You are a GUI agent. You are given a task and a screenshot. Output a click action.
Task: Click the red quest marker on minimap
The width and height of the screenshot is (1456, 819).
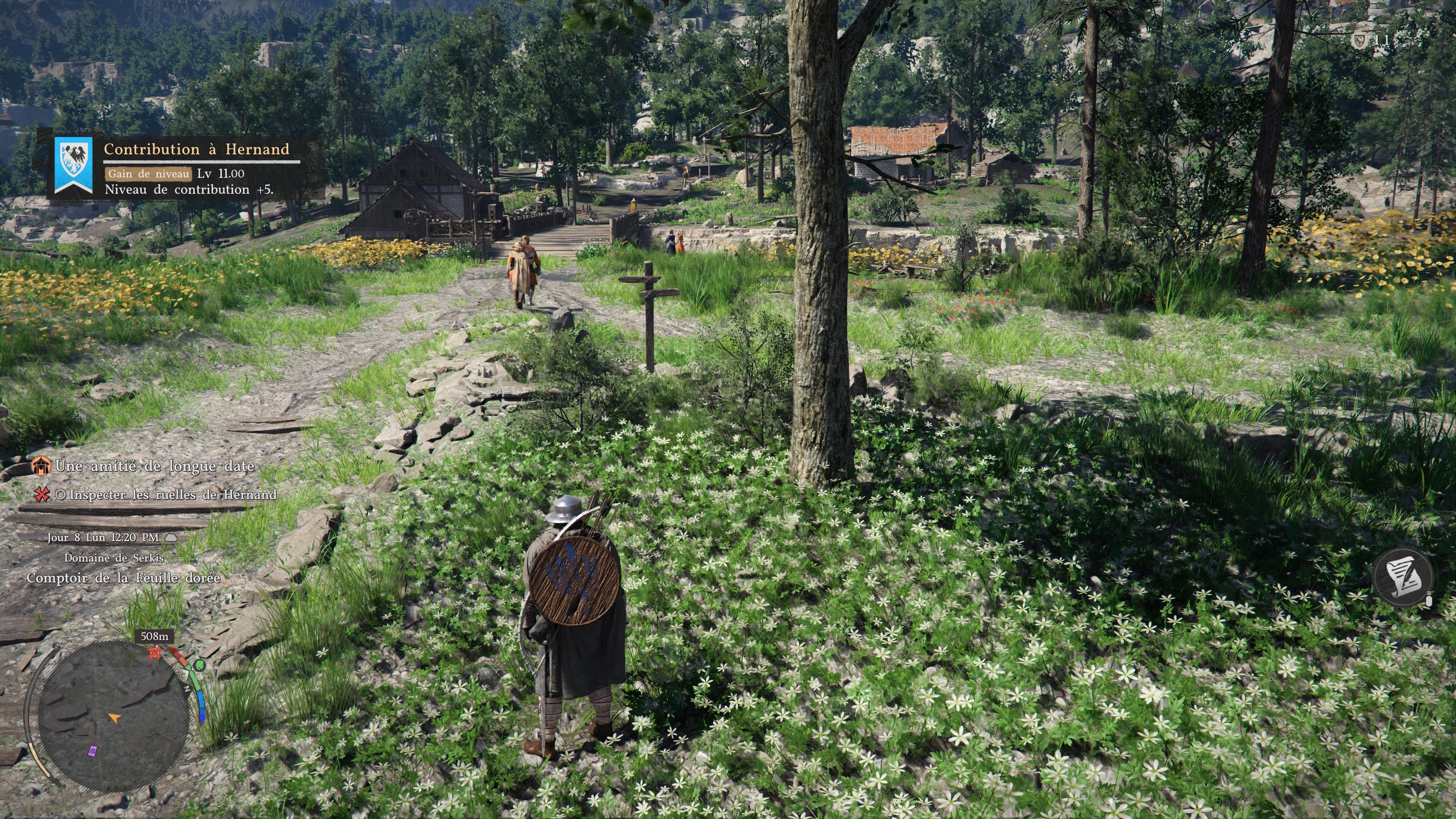(x=154, y=653)
